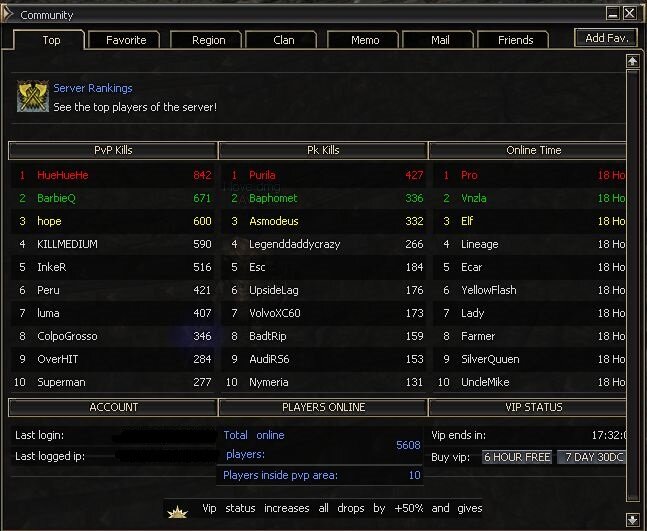Click the Online Time column header
This screenshot has height=531, width=647.
[x=532, y=150]
